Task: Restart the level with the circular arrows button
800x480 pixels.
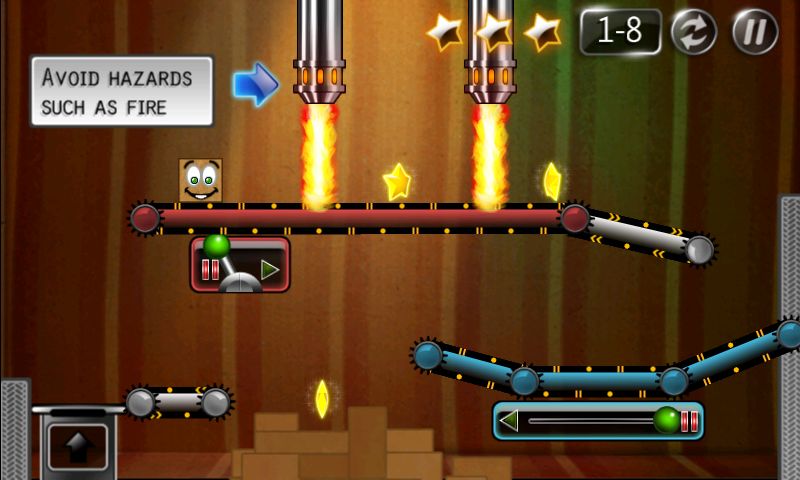Action: tap(693, 31)
